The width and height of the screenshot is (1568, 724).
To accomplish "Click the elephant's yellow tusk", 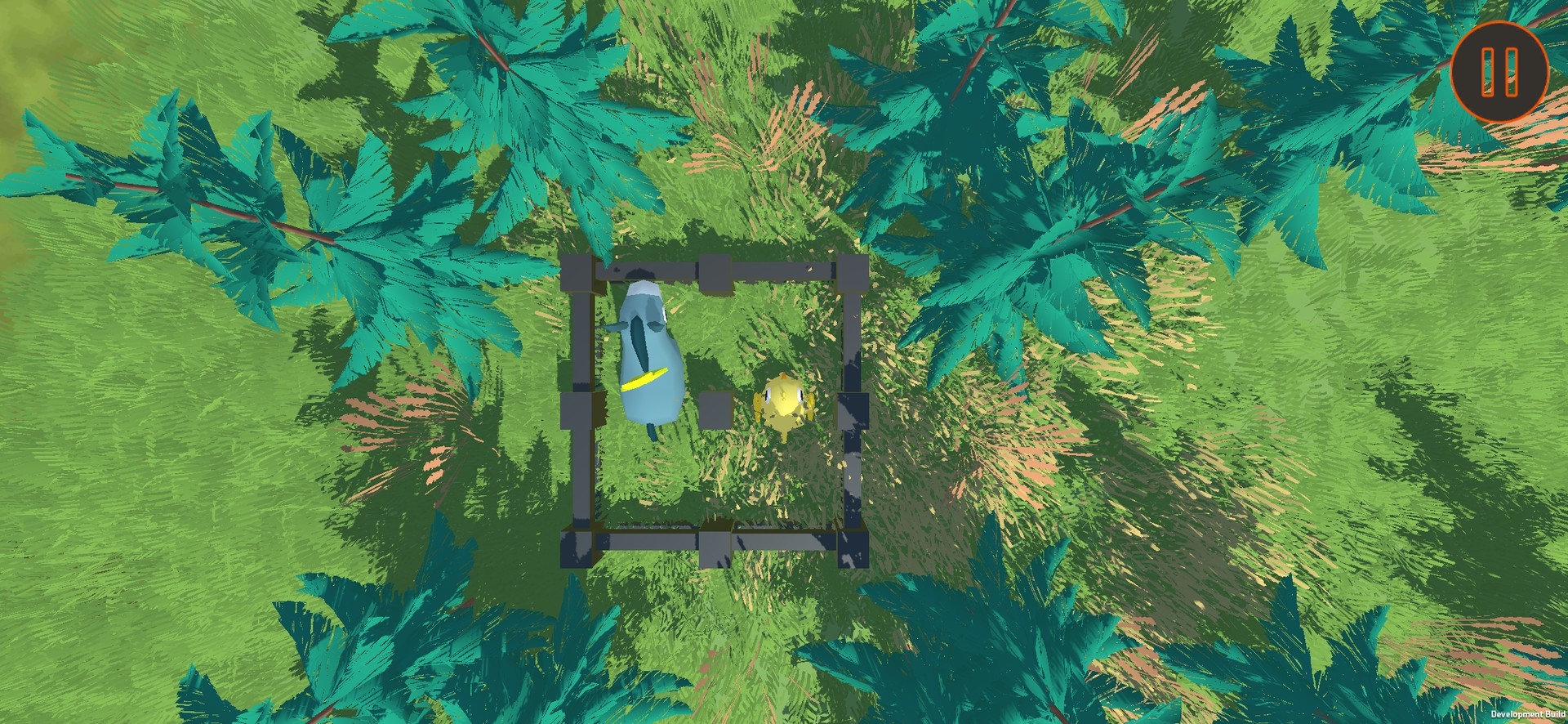I will click(647, 378).
